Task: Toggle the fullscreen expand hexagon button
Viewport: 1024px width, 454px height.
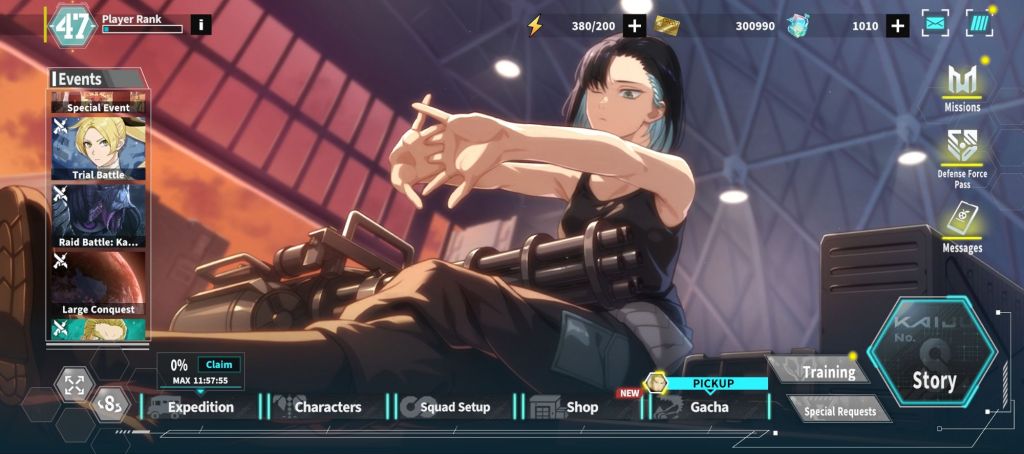Action: click(74, 386)
